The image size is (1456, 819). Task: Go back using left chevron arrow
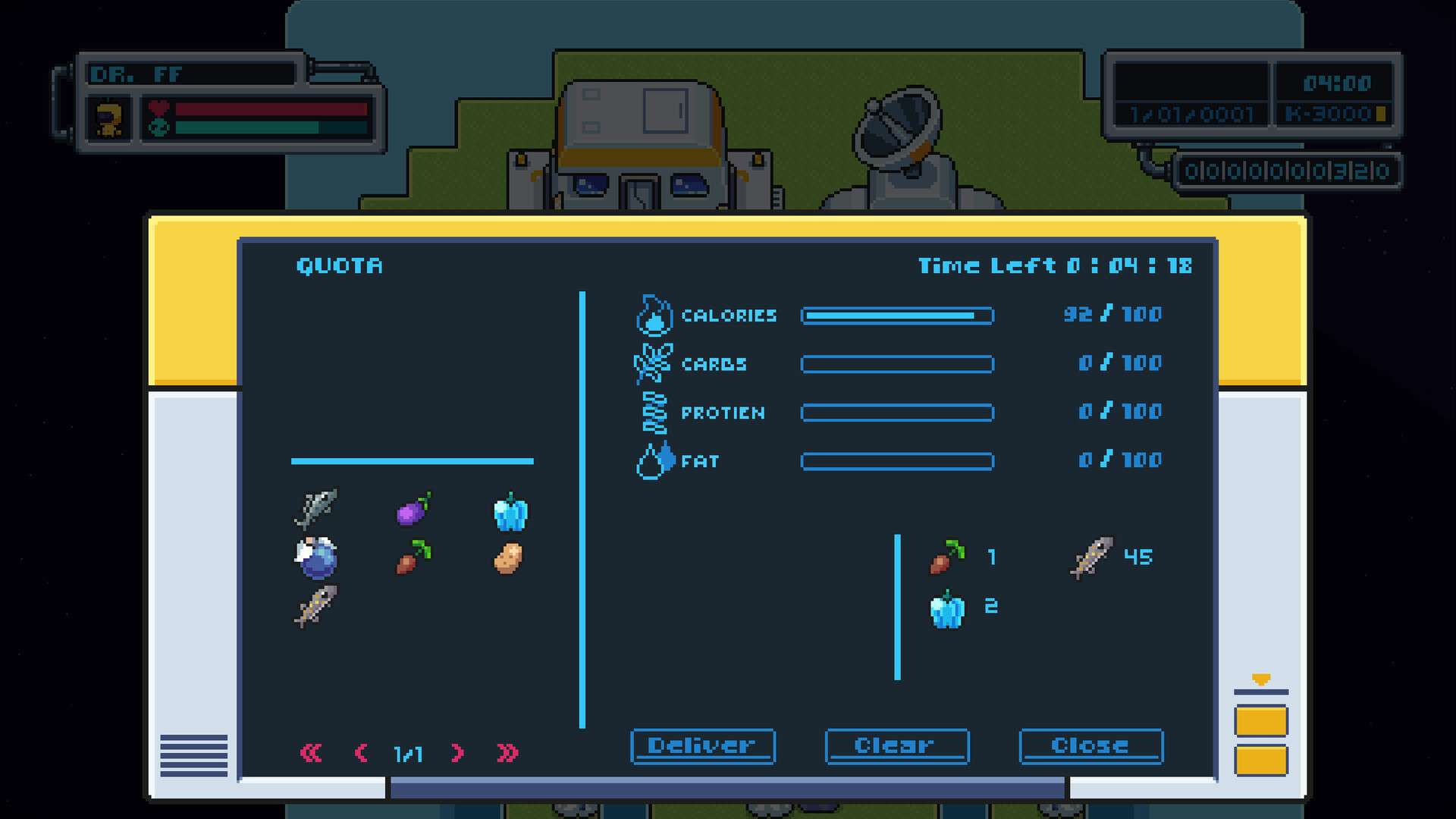tap(362, 754)
